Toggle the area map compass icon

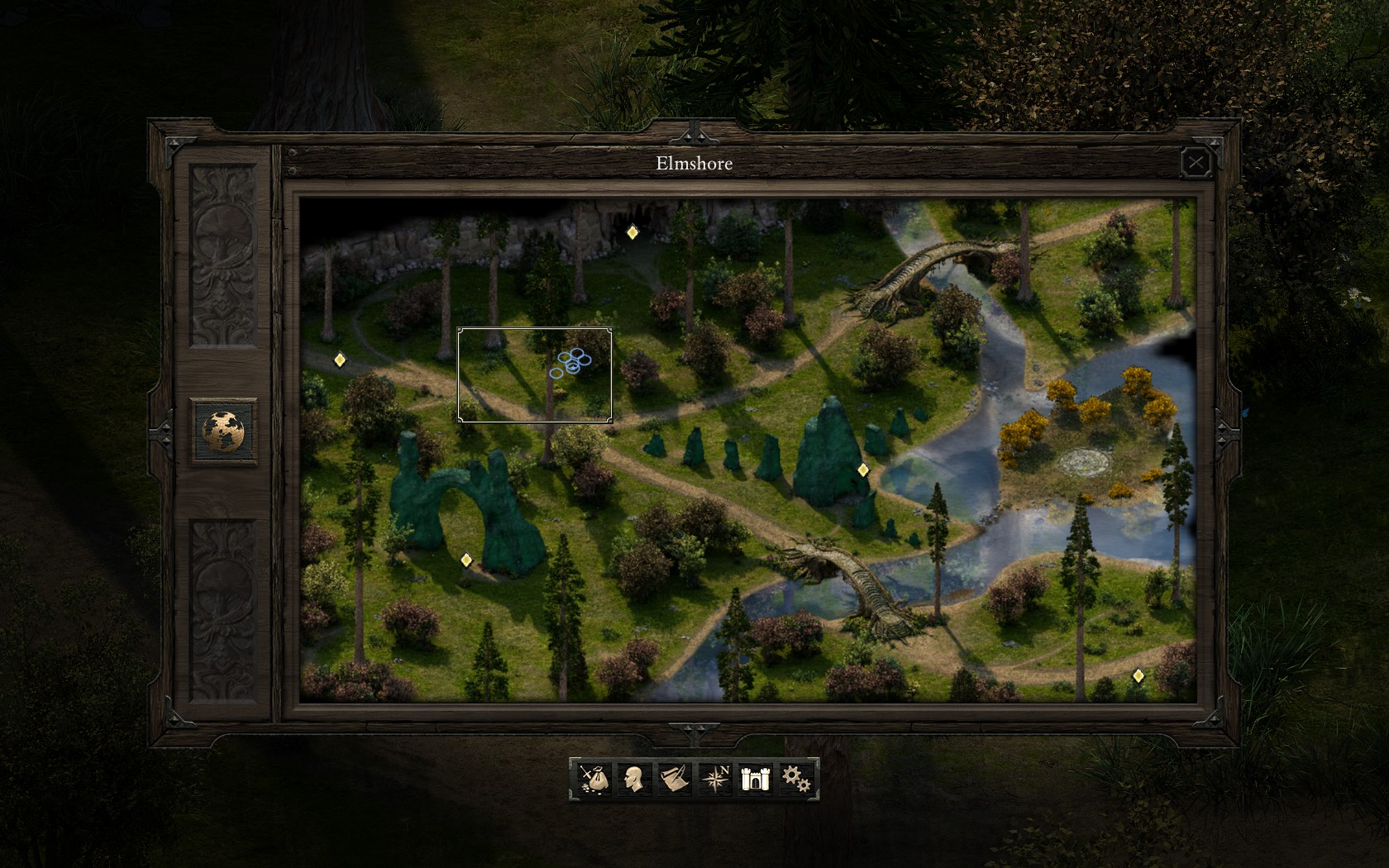click(715, 779)
